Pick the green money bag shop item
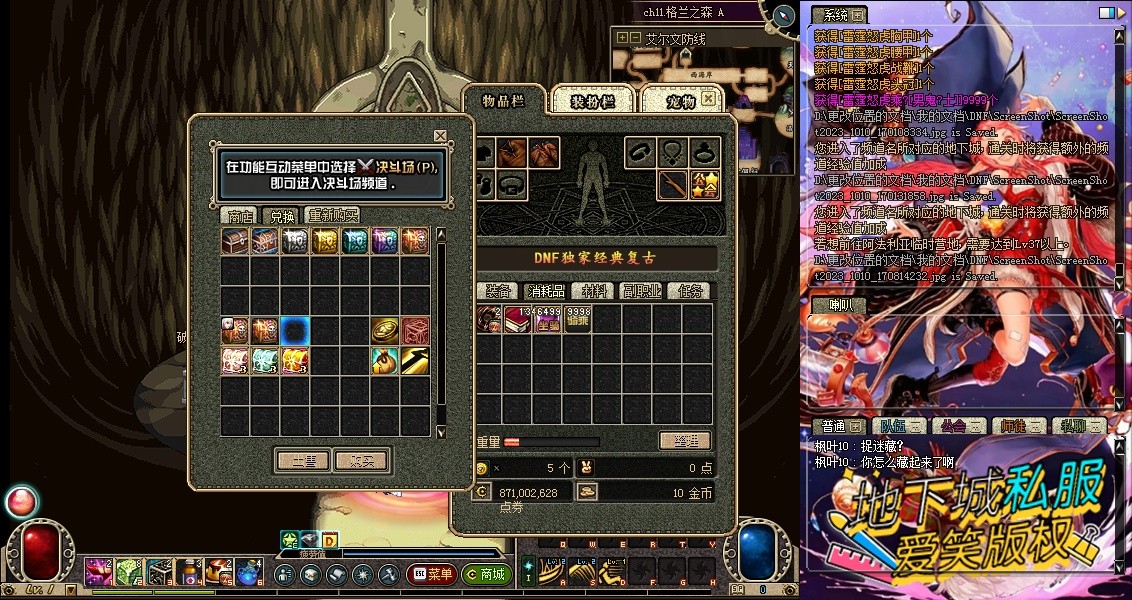The height and width of the screenshot is (600, 1132). pyautogui.click(x=385, y=361)
